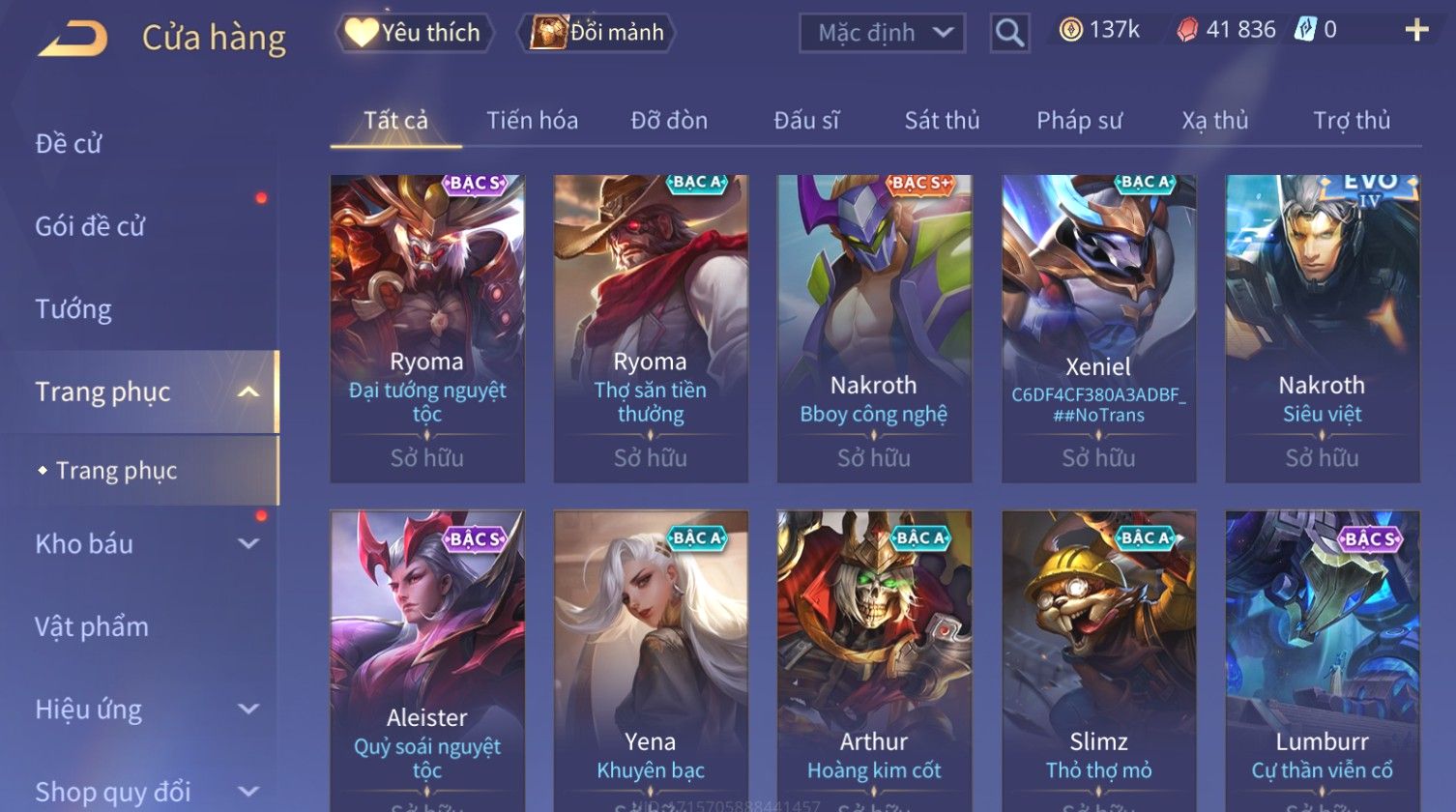Open the Yêu thích favorites list
This screenshot has height=812, width=1456.
pyautogui.click(x=414, y=33)
